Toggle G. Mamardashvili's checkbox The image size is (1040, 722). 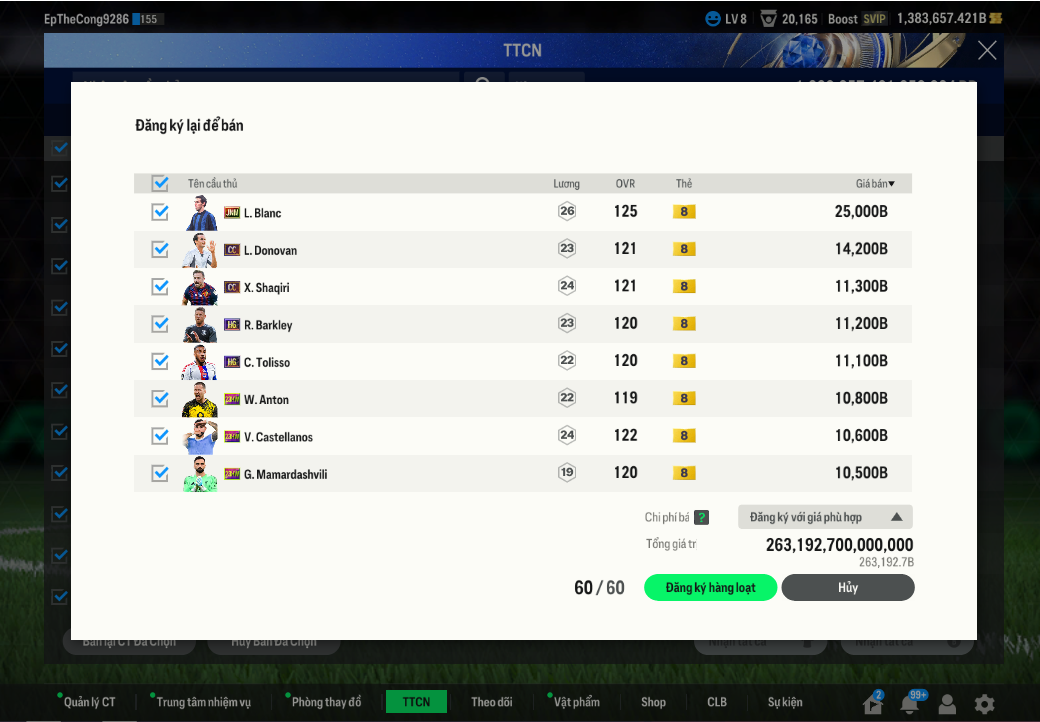click(x=160, y=473)
